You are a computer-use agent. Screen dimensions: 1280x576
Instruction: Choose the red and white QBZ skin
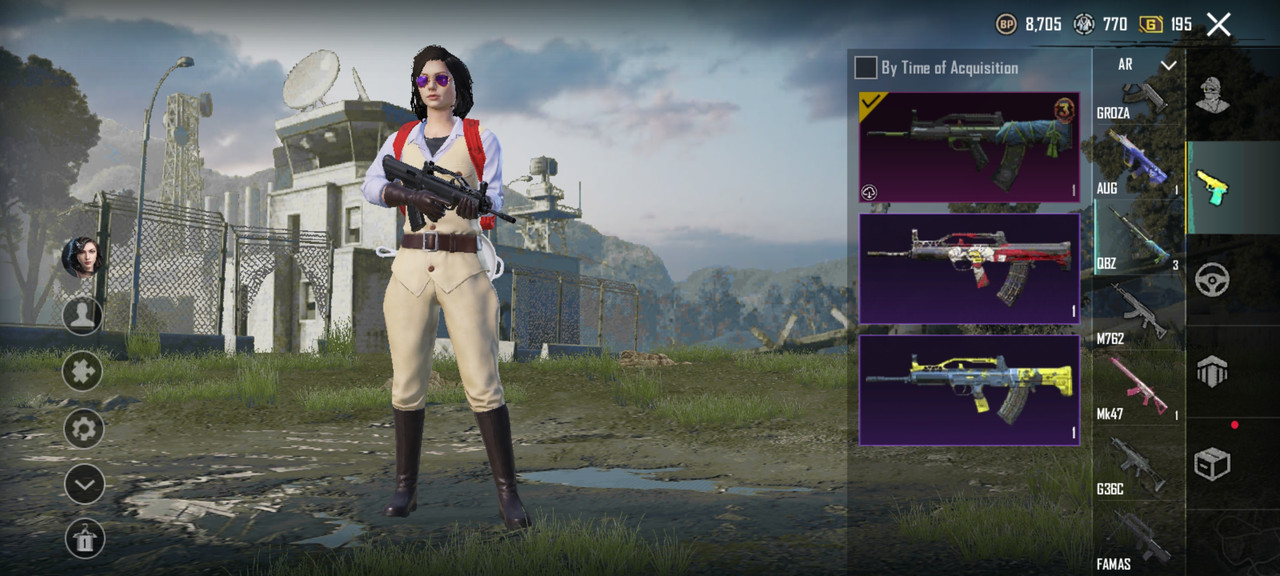point(969,268)
